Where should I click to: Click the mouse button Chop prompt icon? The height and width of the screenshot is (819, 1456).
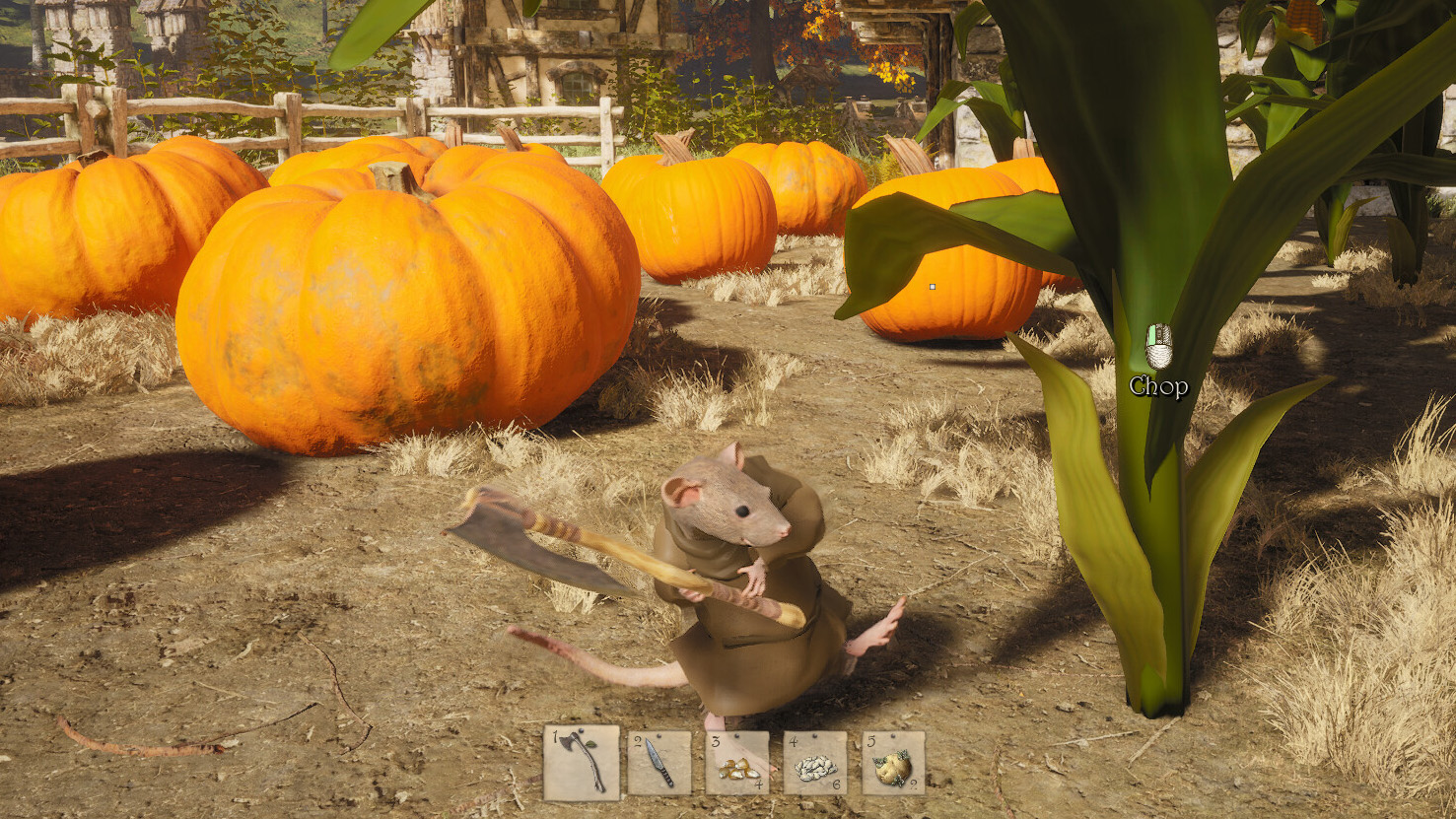pyautogui.click(x=1161, y=347)
